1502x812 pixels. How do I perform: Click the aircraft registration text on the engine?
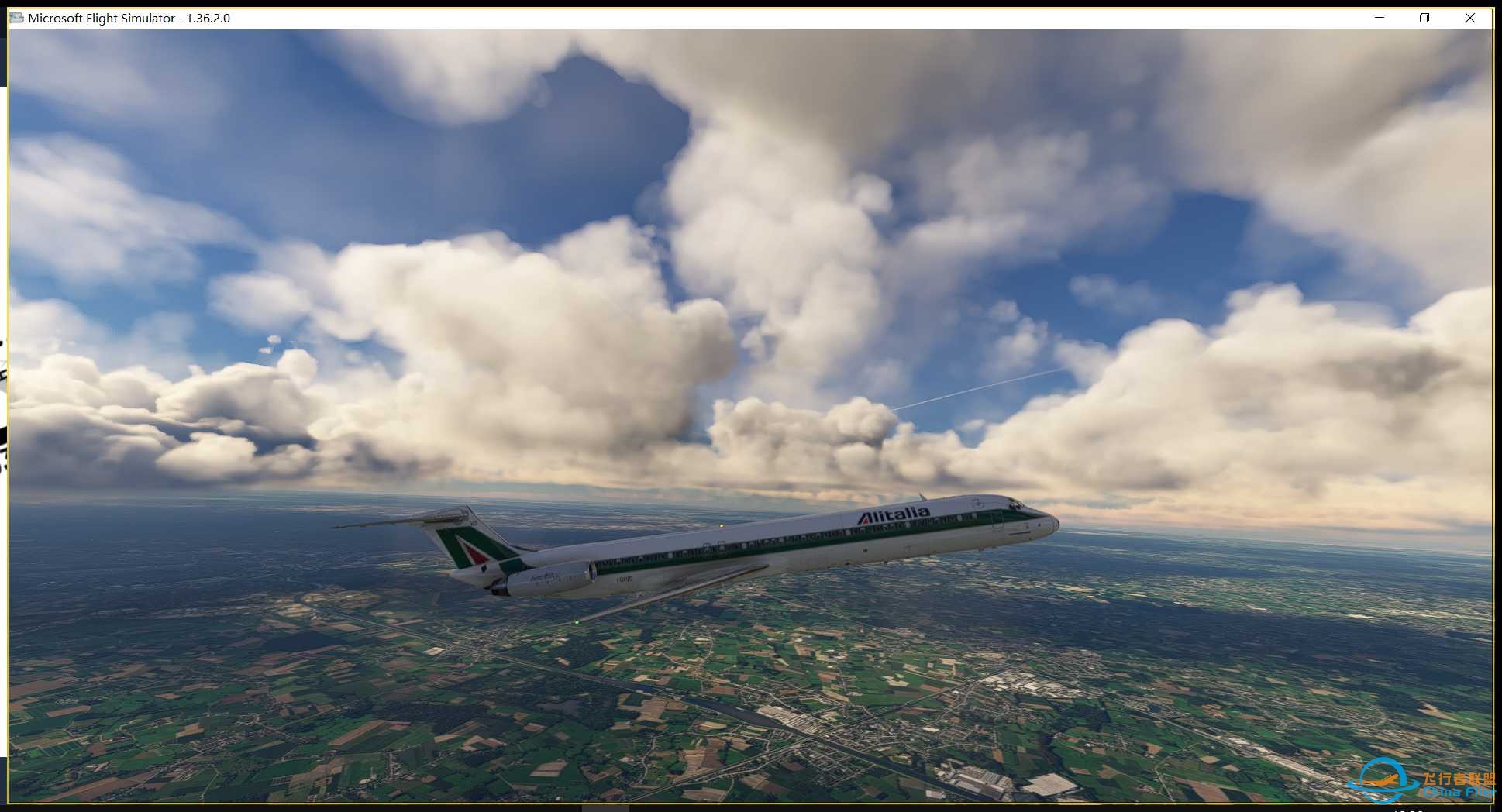[x=624, y=580]
